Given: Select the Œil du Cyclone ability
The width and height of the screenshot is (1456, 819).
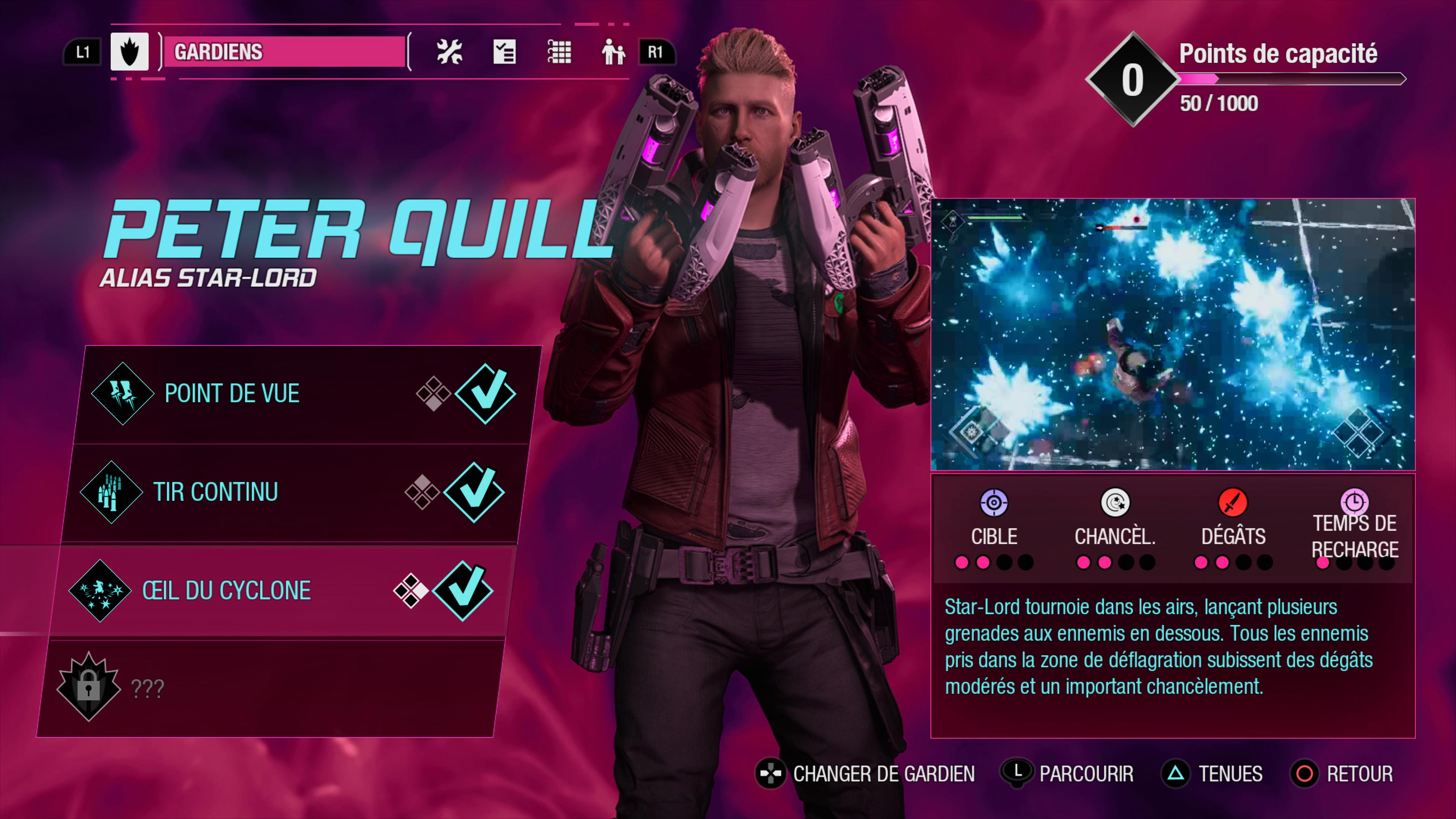Looking at the screenshot, I should pos(282,591).
